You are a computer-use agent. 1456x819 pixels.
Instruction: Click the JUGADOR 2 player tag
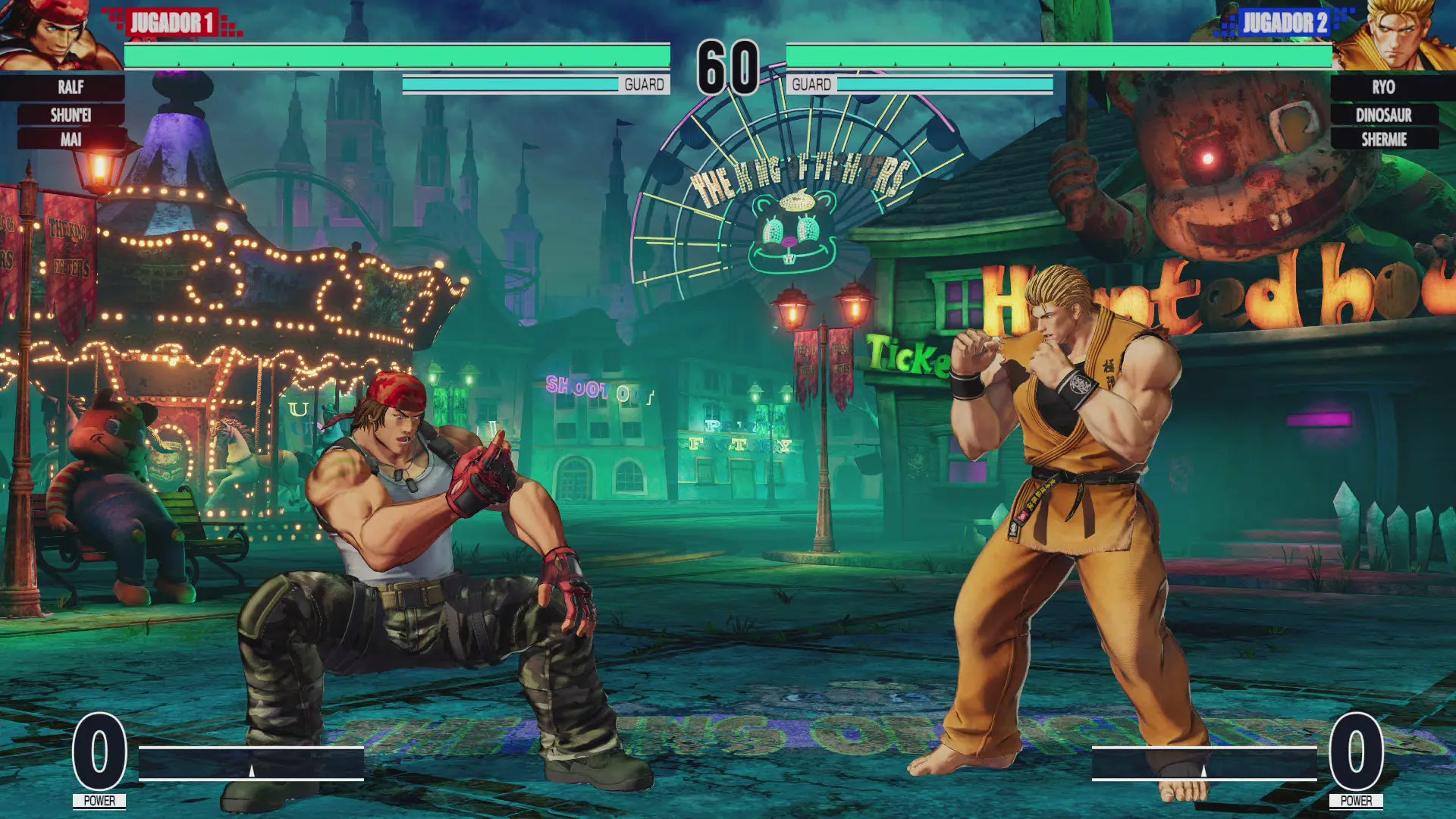1285,23
